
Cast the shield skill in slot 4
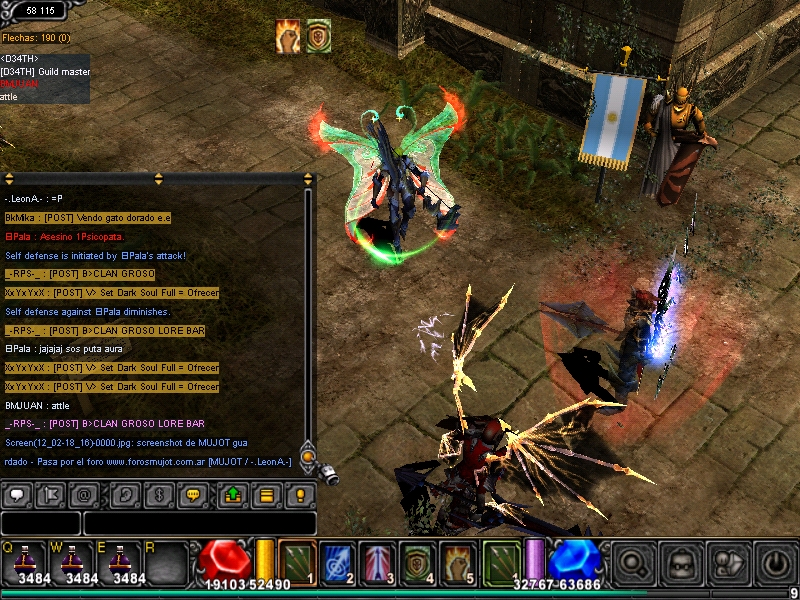[x=417, y=561]
